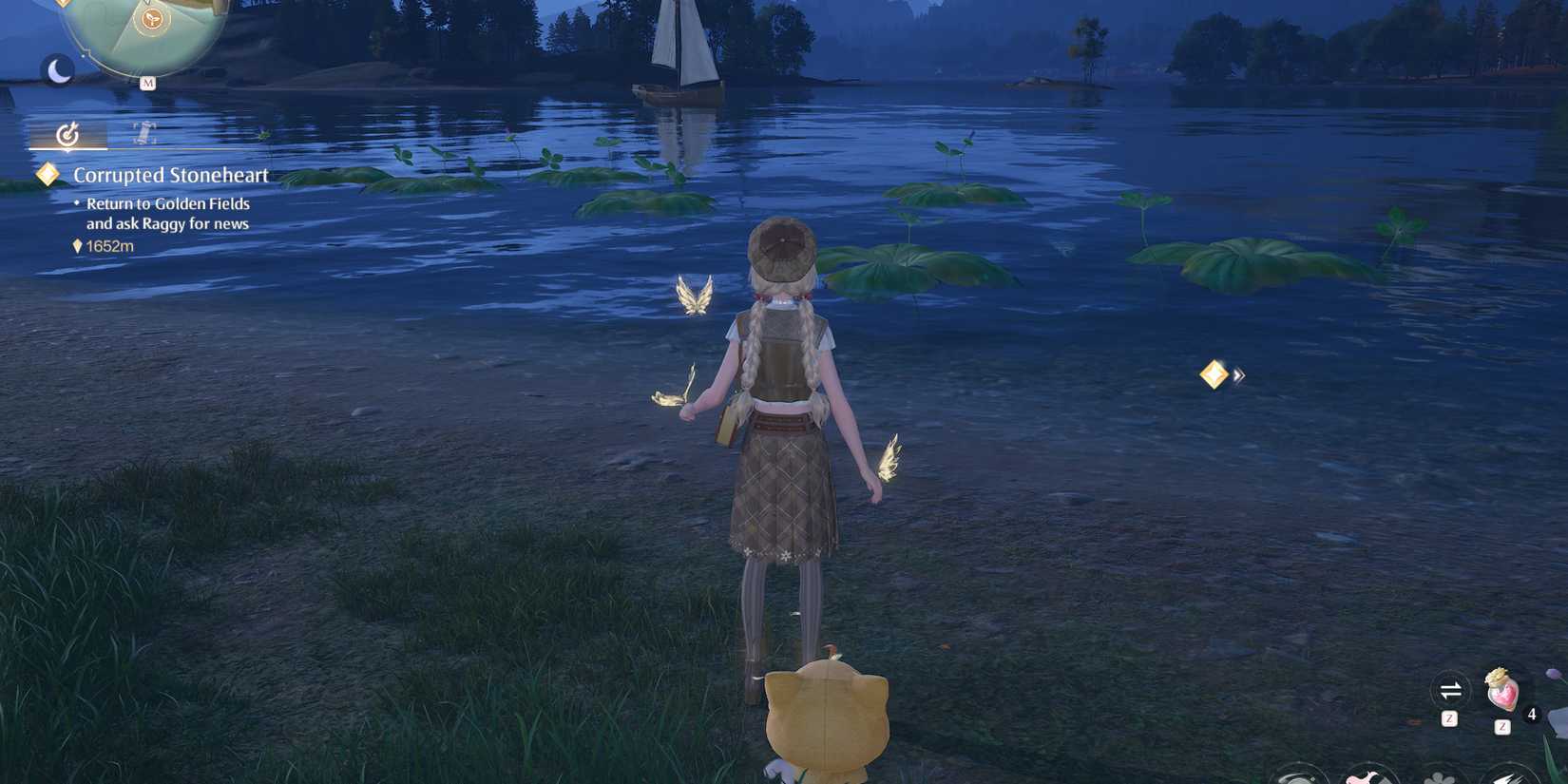
Task: Open the gold sprout icon on the minimap
Action: point(152,18)
